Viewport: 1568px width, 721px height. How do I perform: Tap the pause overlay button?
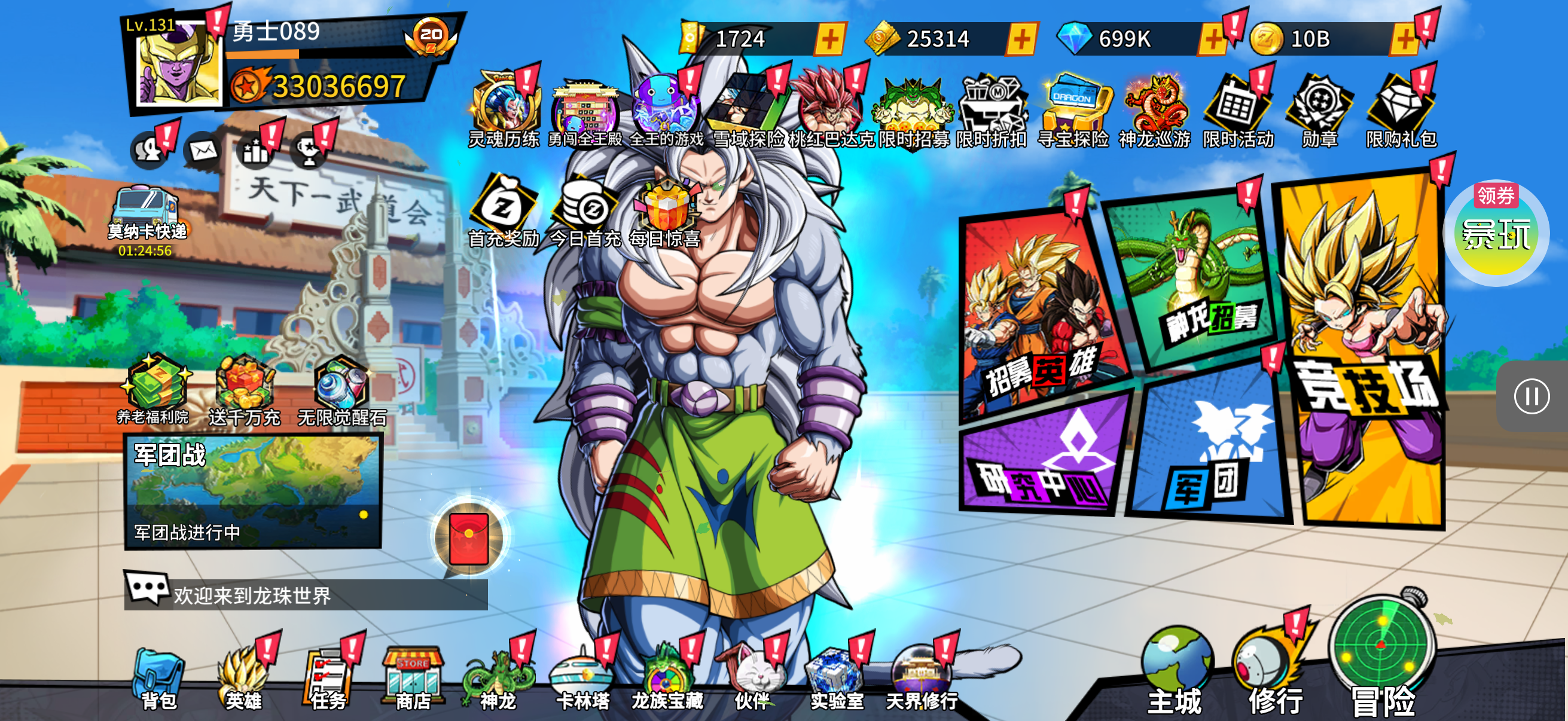(x=1531, y=397)
